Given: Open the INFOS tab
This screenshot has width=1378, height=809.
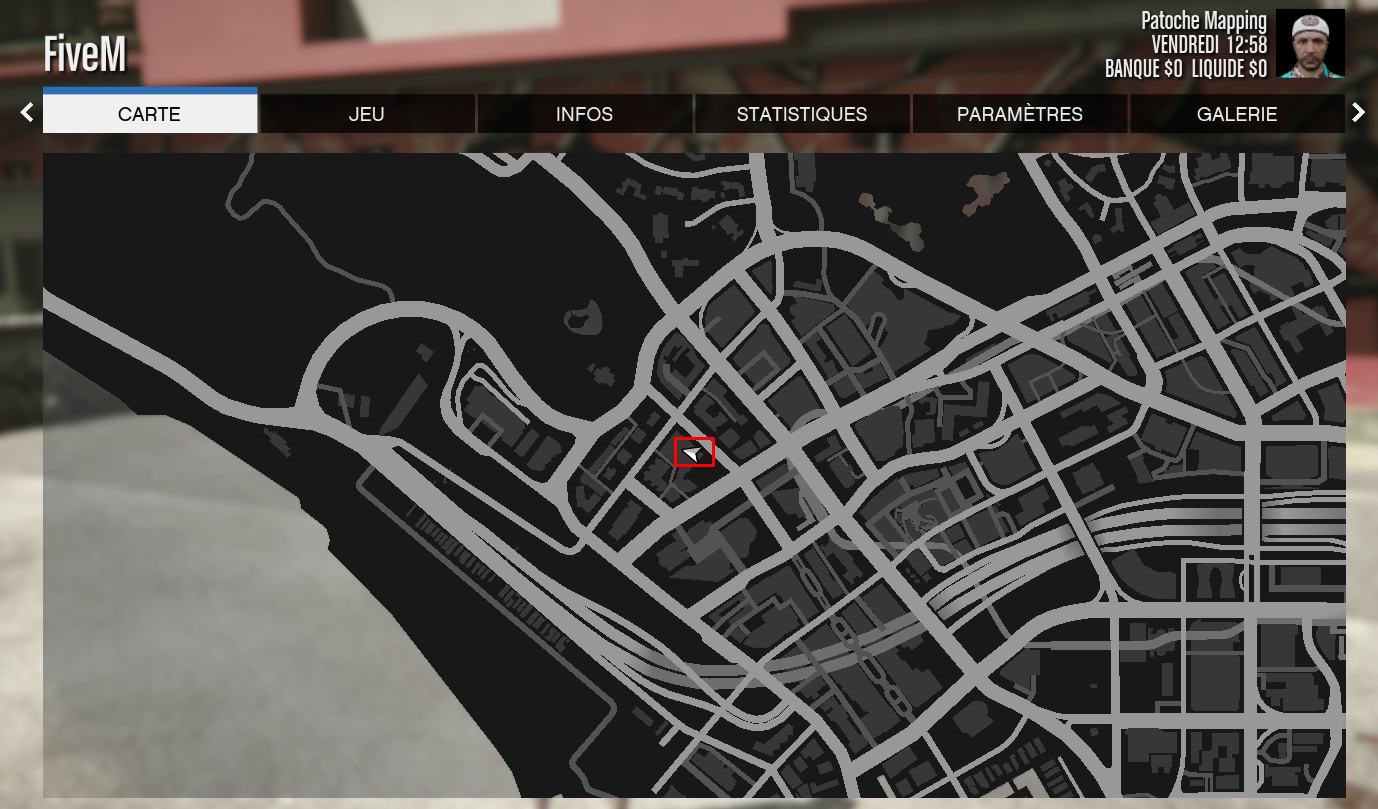Looking at the screenshot, I should click(584, 114).
